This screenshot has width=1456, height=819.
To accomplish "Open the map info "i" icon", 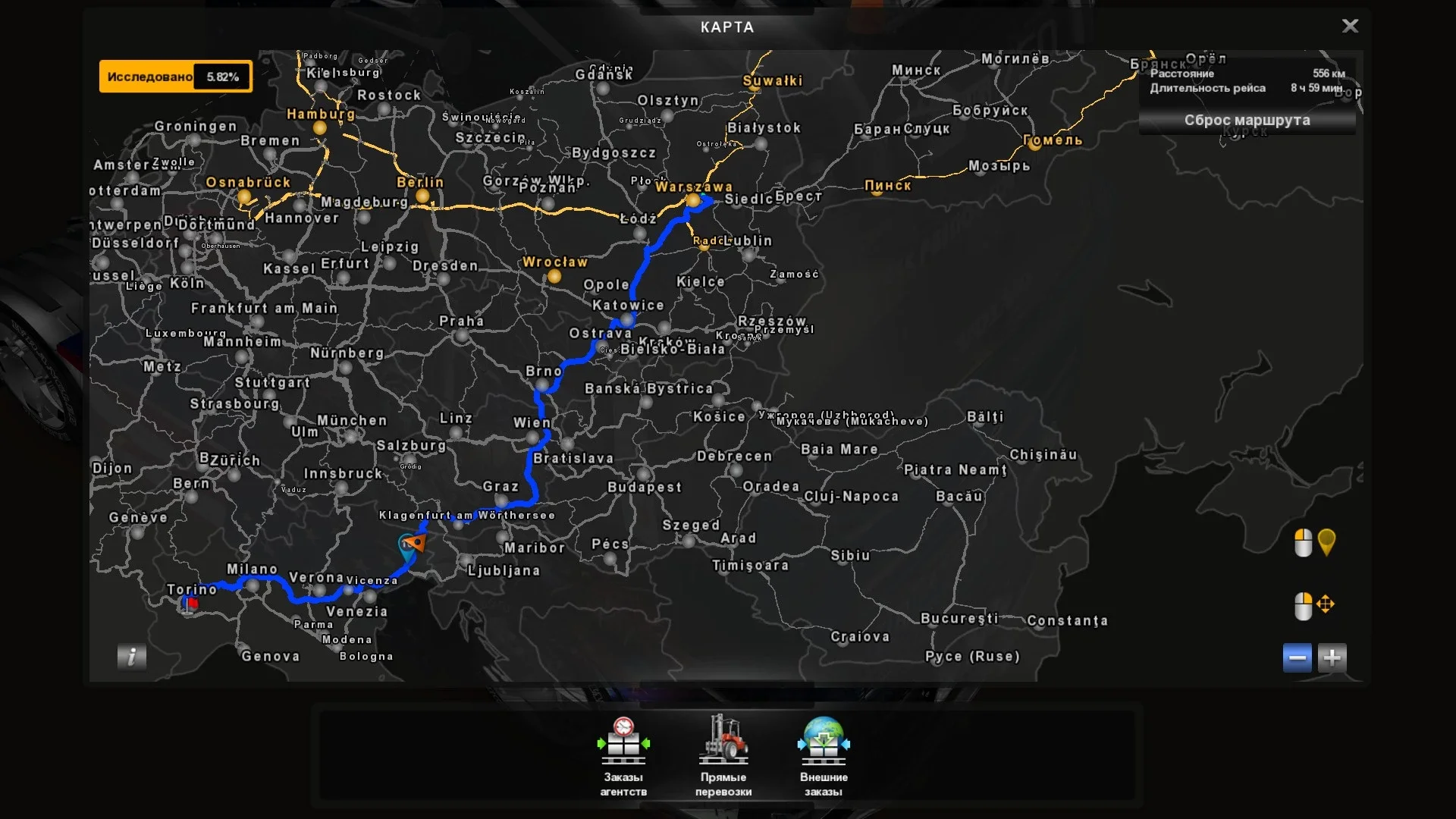I will 130,657.
